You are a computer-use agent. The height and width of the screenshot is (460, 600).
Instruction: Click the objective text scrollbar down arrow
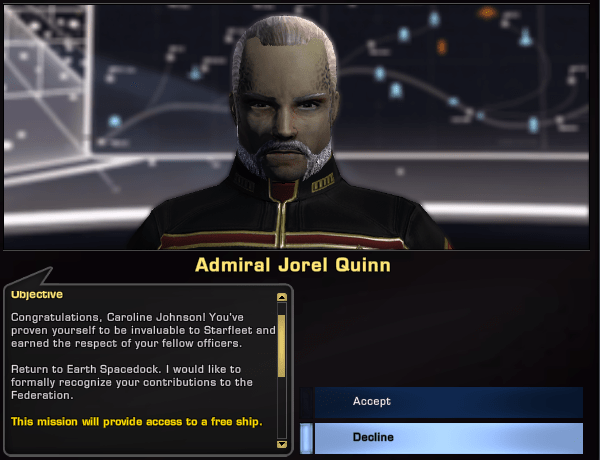282,441
